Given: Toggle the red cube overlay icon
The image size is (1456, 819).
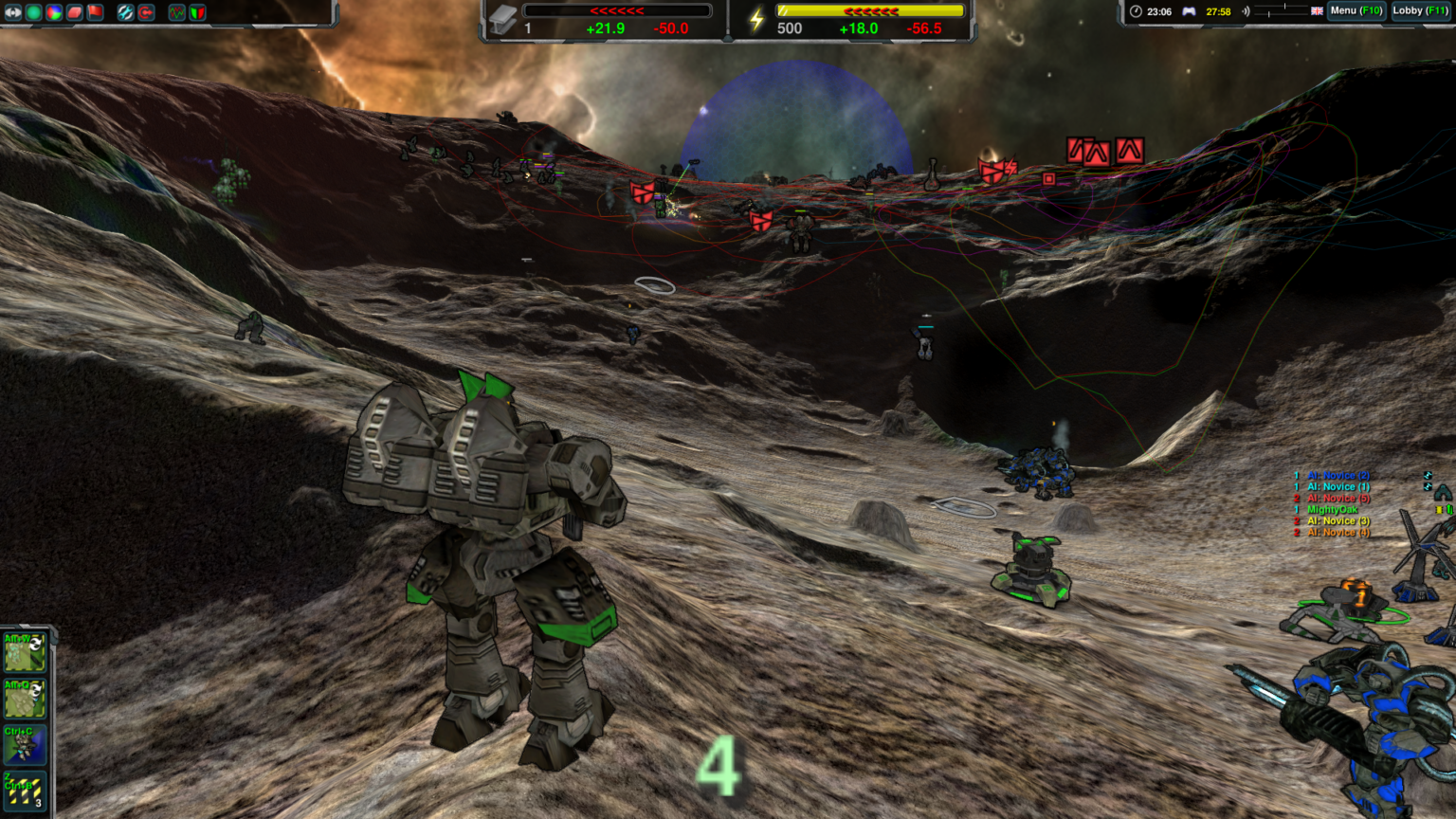Looking at the screenshot, I should (74, 12).
